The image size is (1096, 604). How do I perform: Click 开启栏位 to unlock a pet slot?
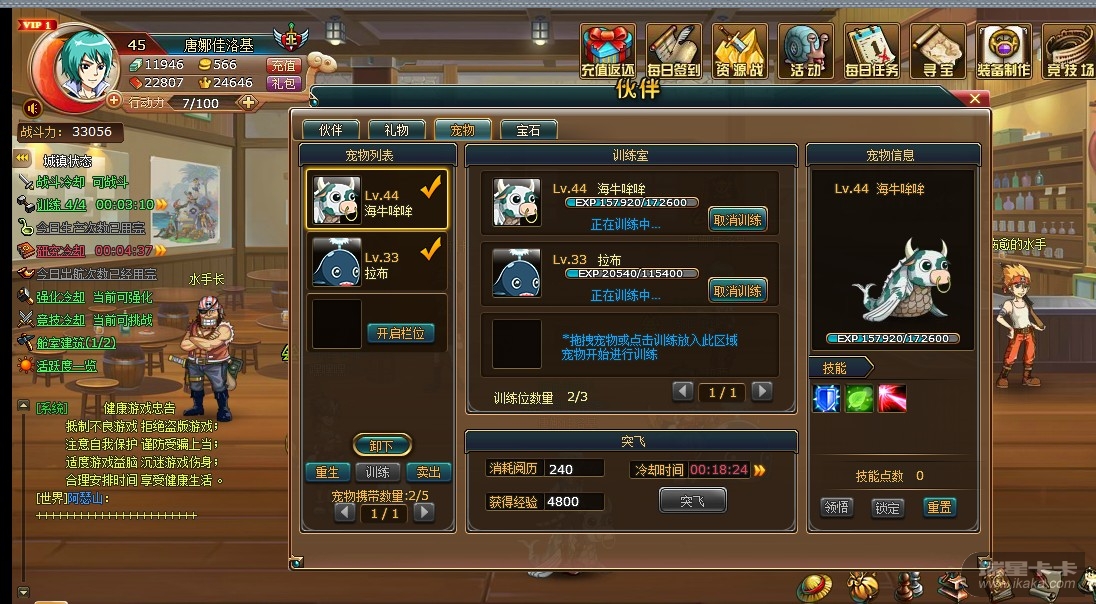401,333
